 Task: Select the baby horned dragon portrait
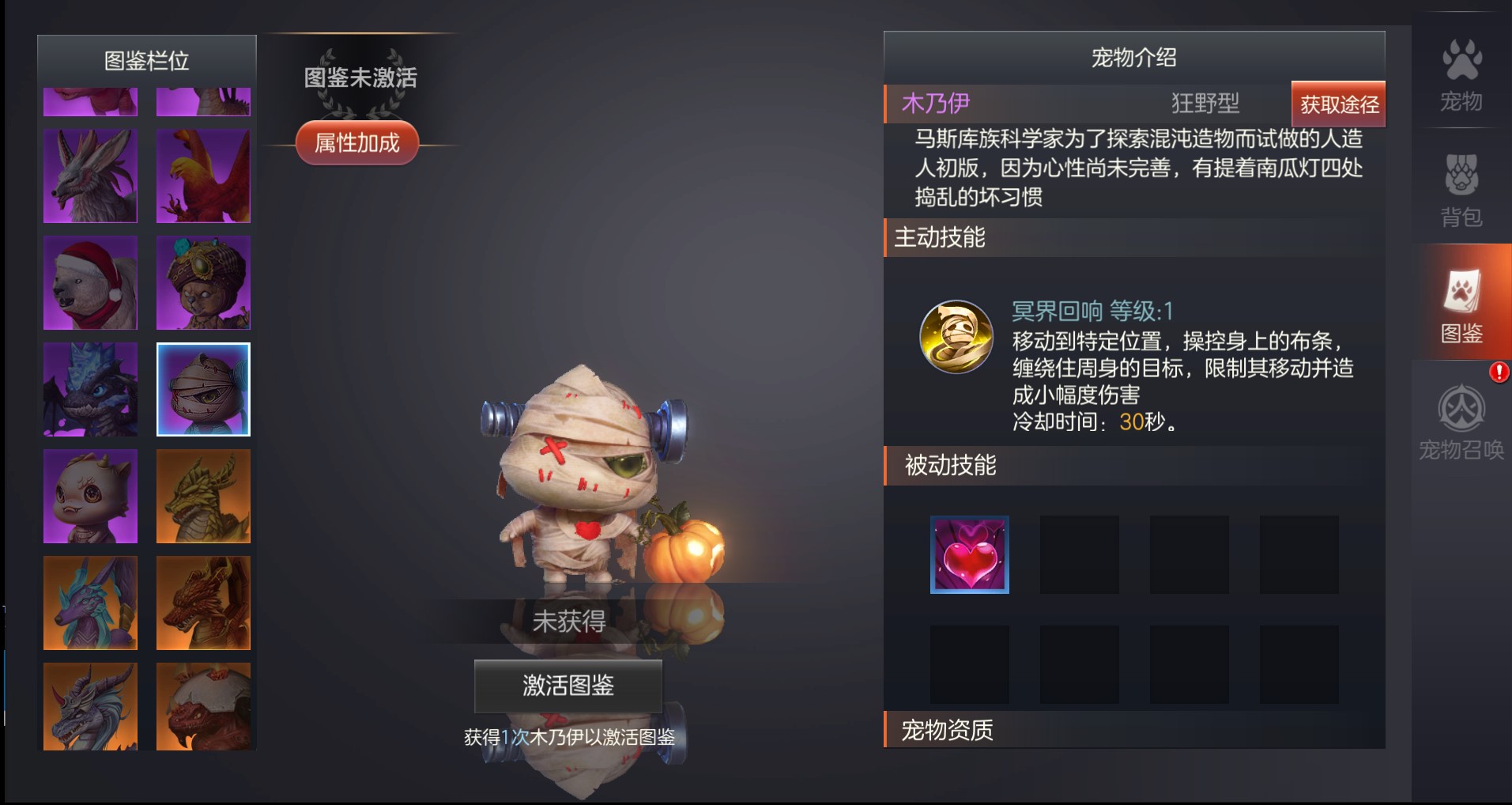point(90,496)
